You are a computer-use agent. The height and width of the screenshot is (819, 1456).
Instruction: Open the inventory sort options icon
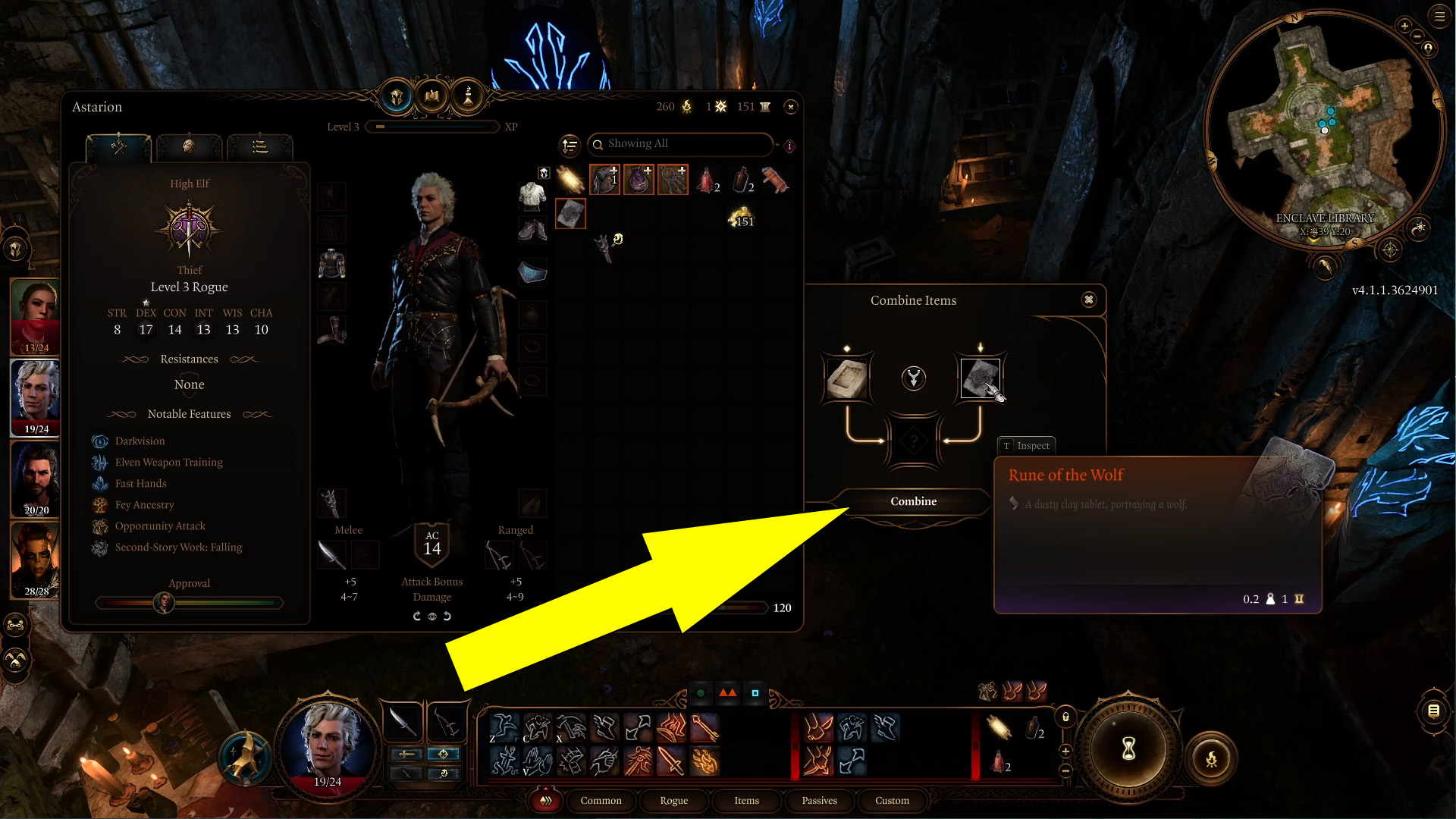569,144
